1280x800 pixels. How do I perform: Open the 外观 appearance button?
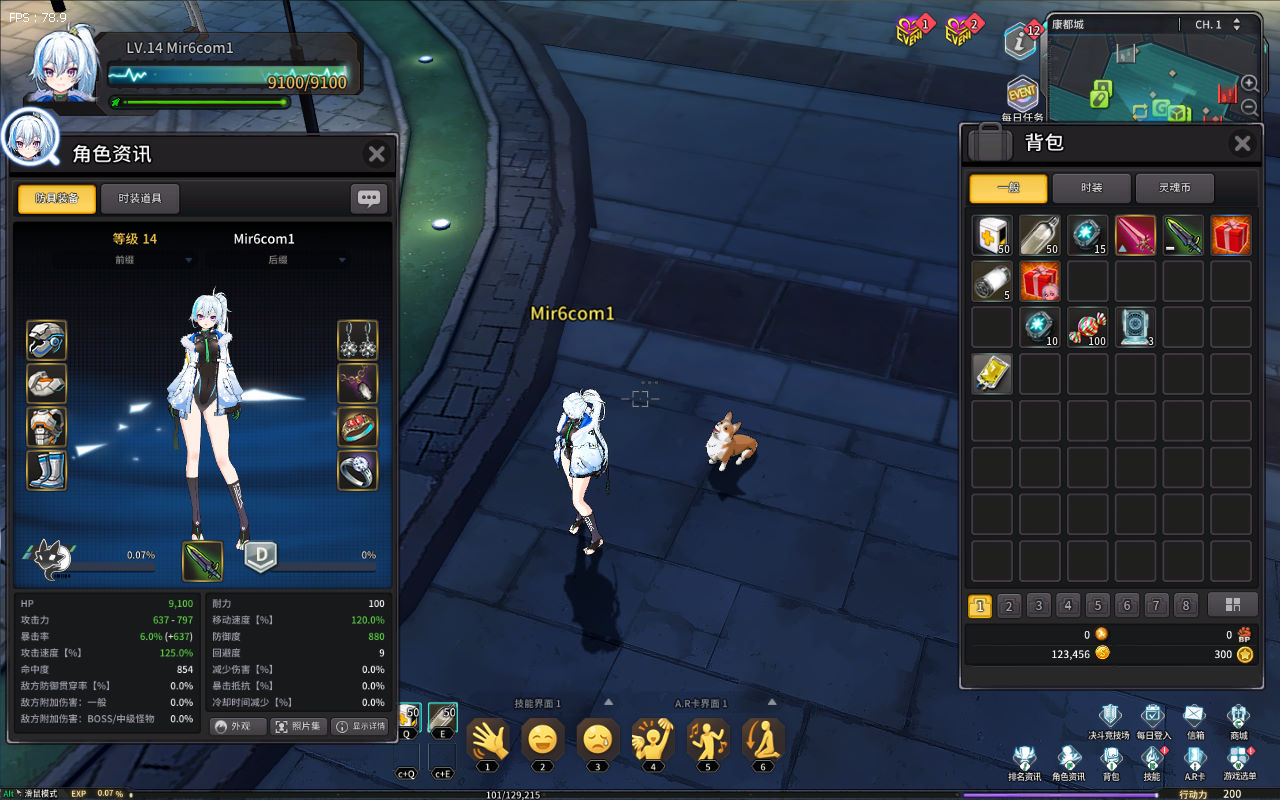tap(238, 726)
